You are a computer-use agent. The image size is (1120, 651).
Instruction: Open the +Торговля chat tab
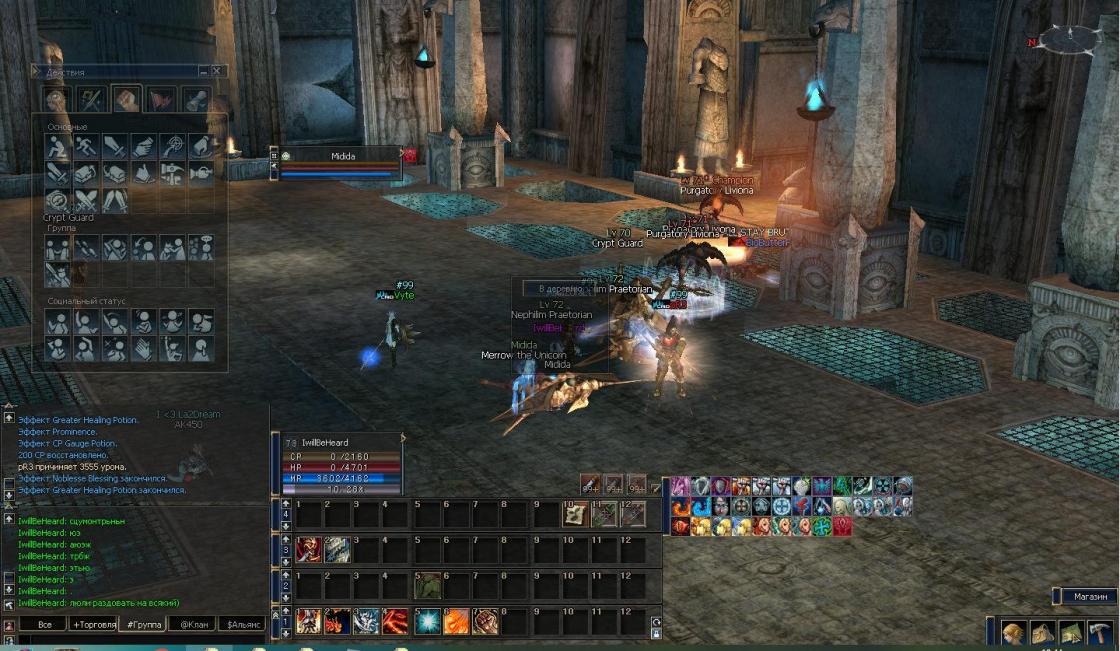[93, 624]
